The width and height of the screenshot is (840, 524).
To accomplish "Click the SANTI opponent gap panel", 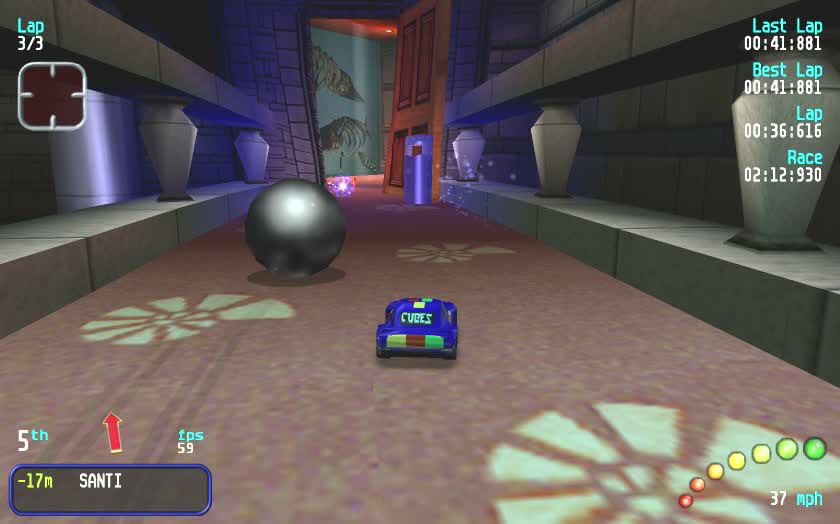I will 110,488.
